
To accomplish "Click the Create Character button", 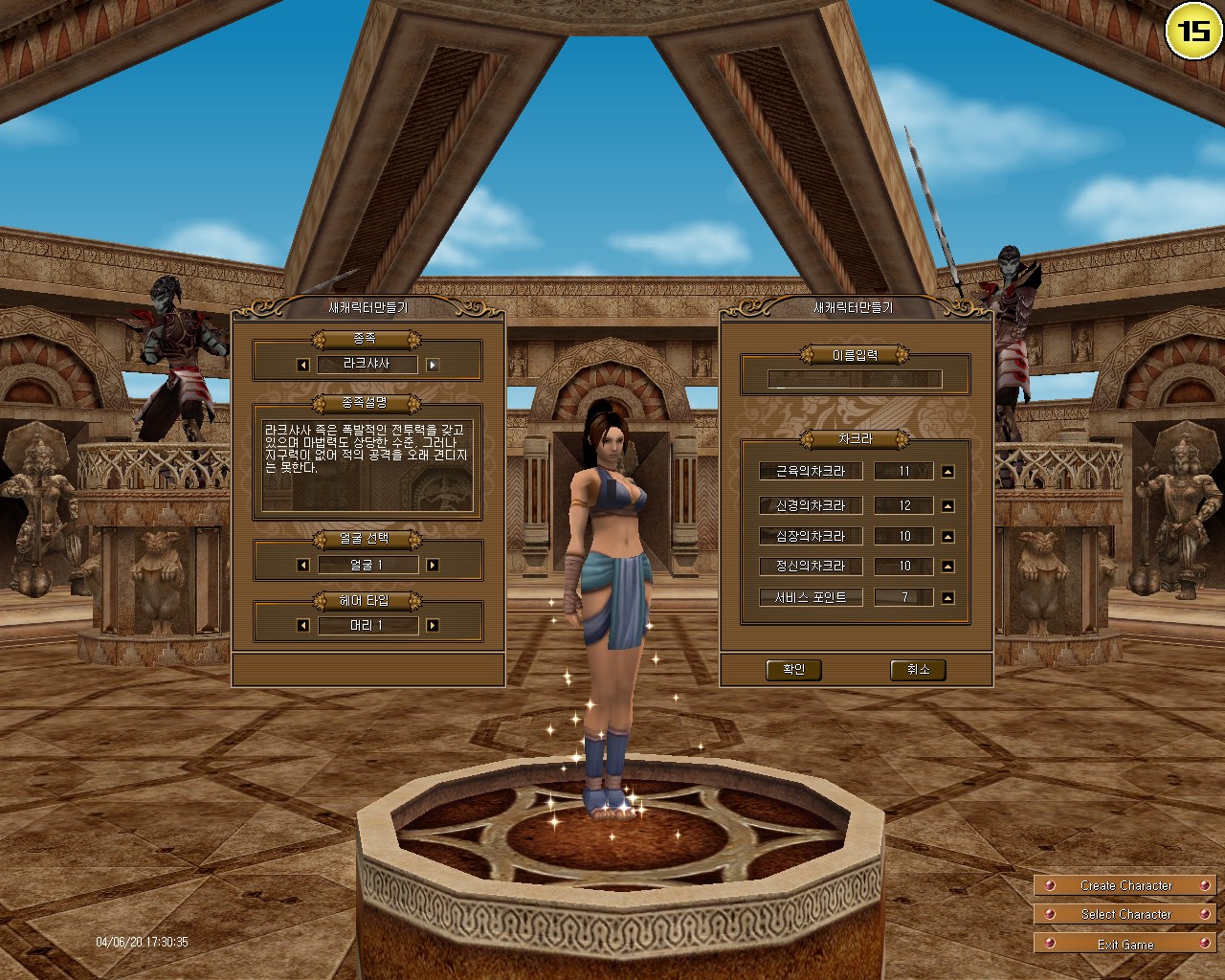I will click(1125, 885).
